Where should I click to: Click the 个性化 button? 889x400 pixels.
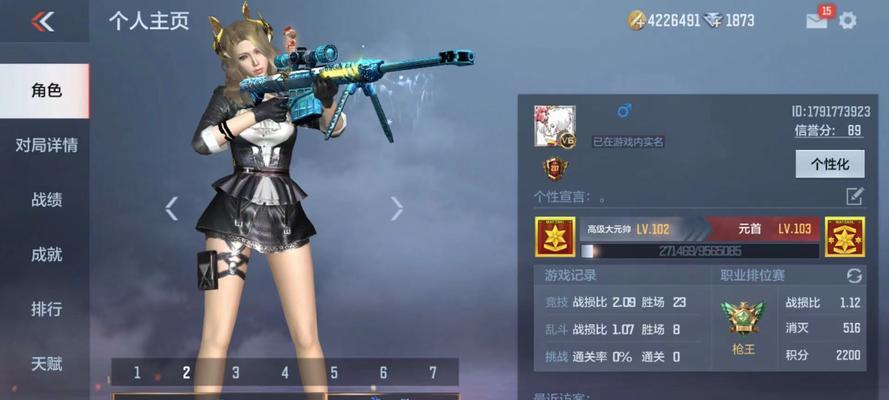829,164
